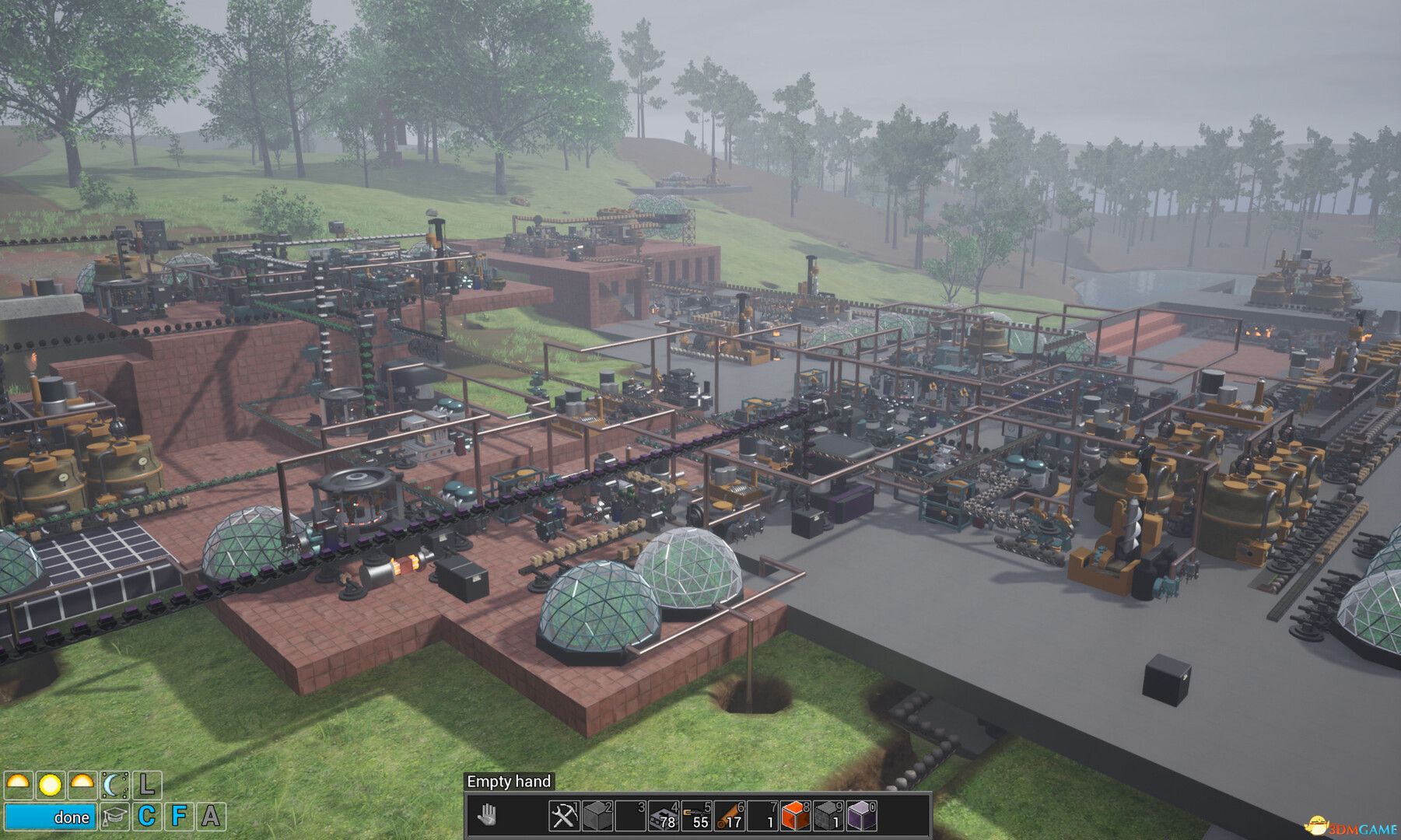Viewport: 1401px width, 840px height.
Task: Toggle the blue F button
Action: pyautogui.click(x=179, y=817)
